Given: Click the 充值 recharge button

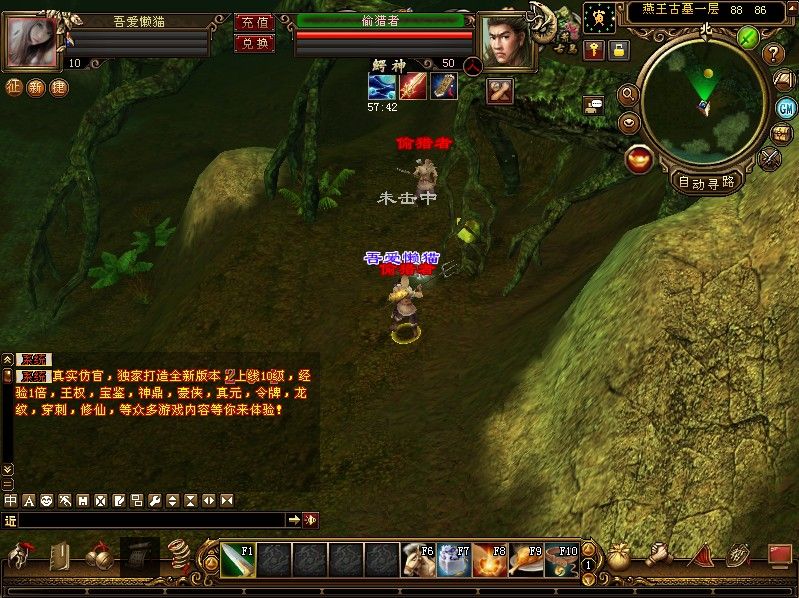Looking at the screenshot, I should (x=254, y=22).
